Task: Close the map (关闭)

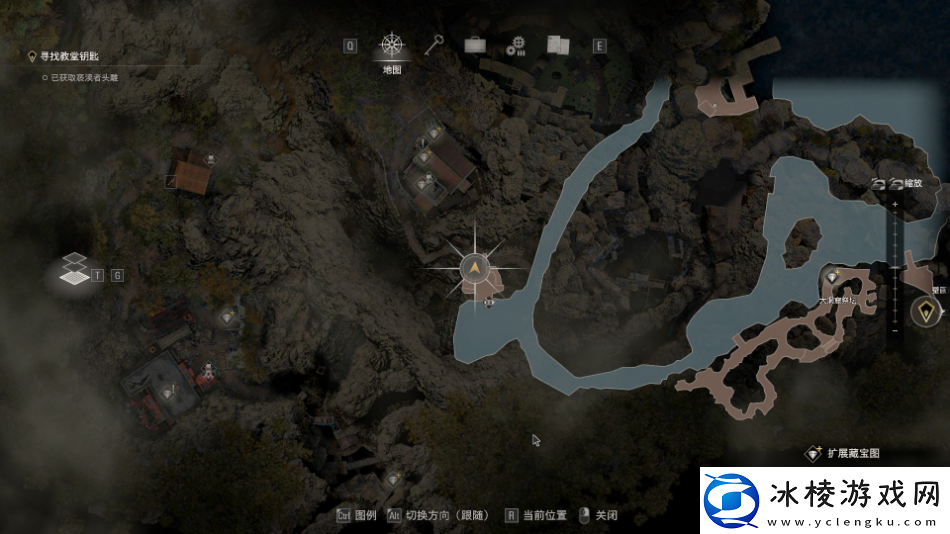Action: coord(598,516)
